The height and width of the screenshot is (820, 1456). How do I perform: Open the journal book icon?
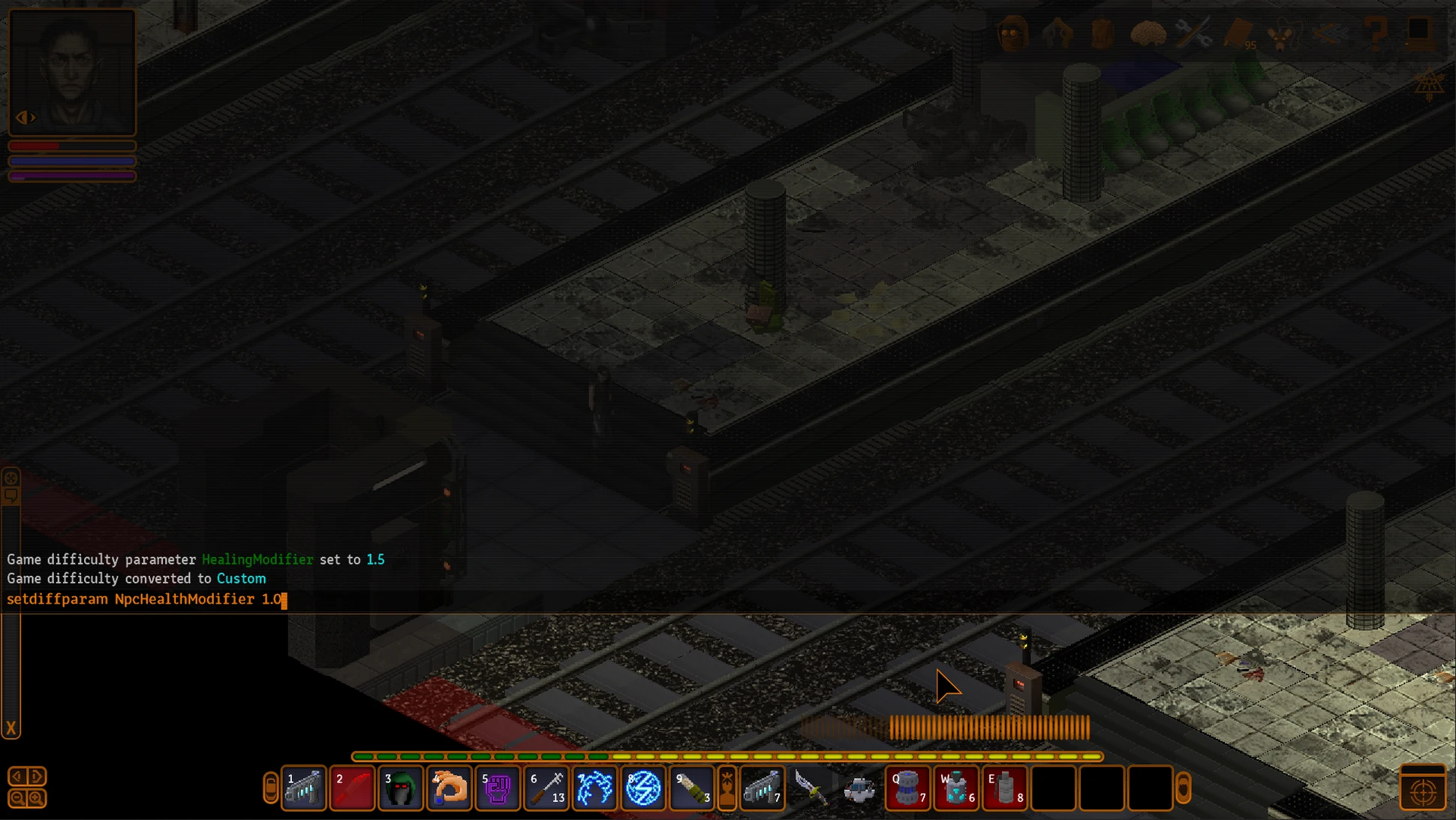[x=1238, y=33]
